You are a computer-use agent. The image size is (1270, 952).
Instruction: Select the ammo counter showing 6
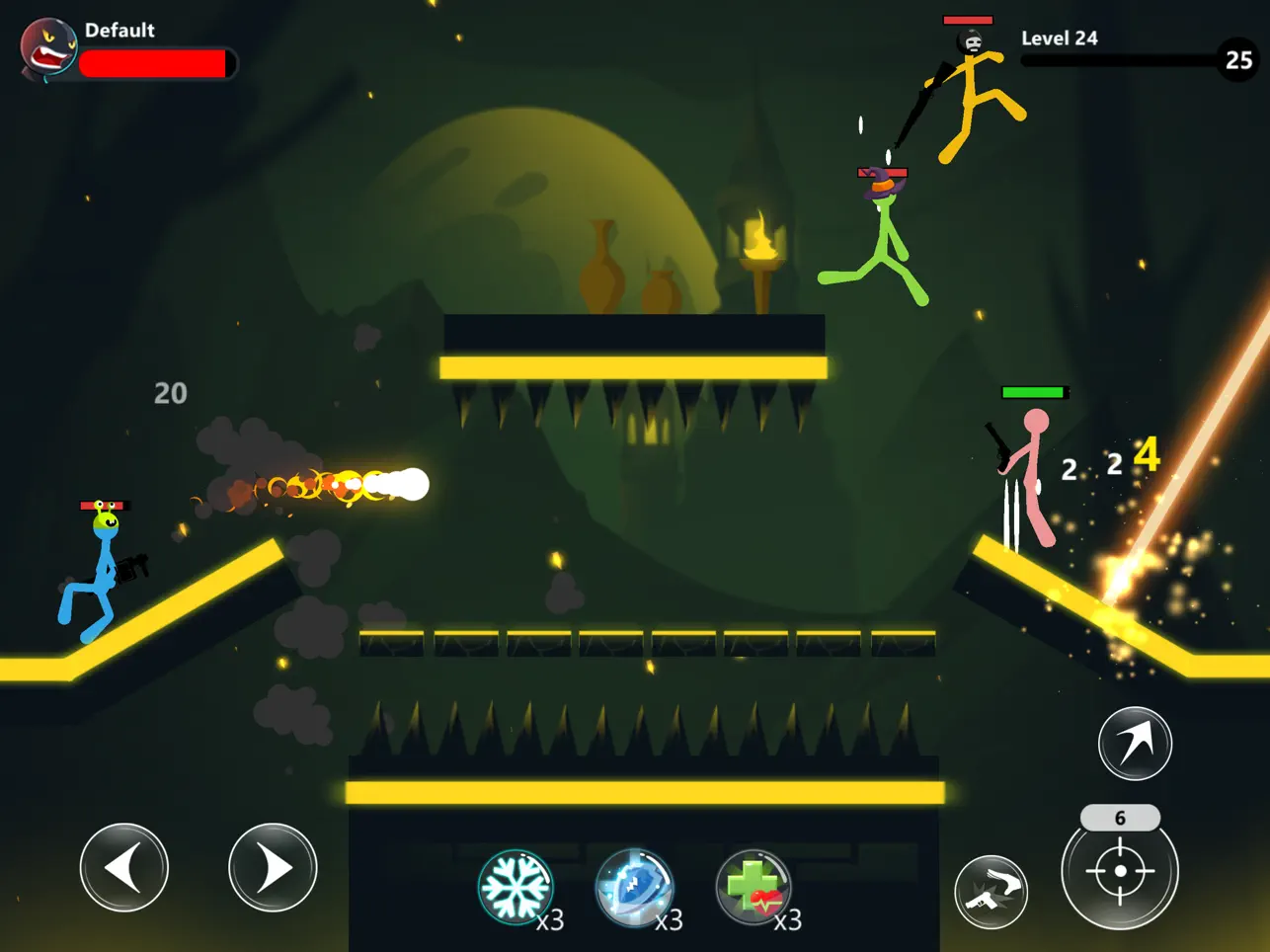(1122, 817)
